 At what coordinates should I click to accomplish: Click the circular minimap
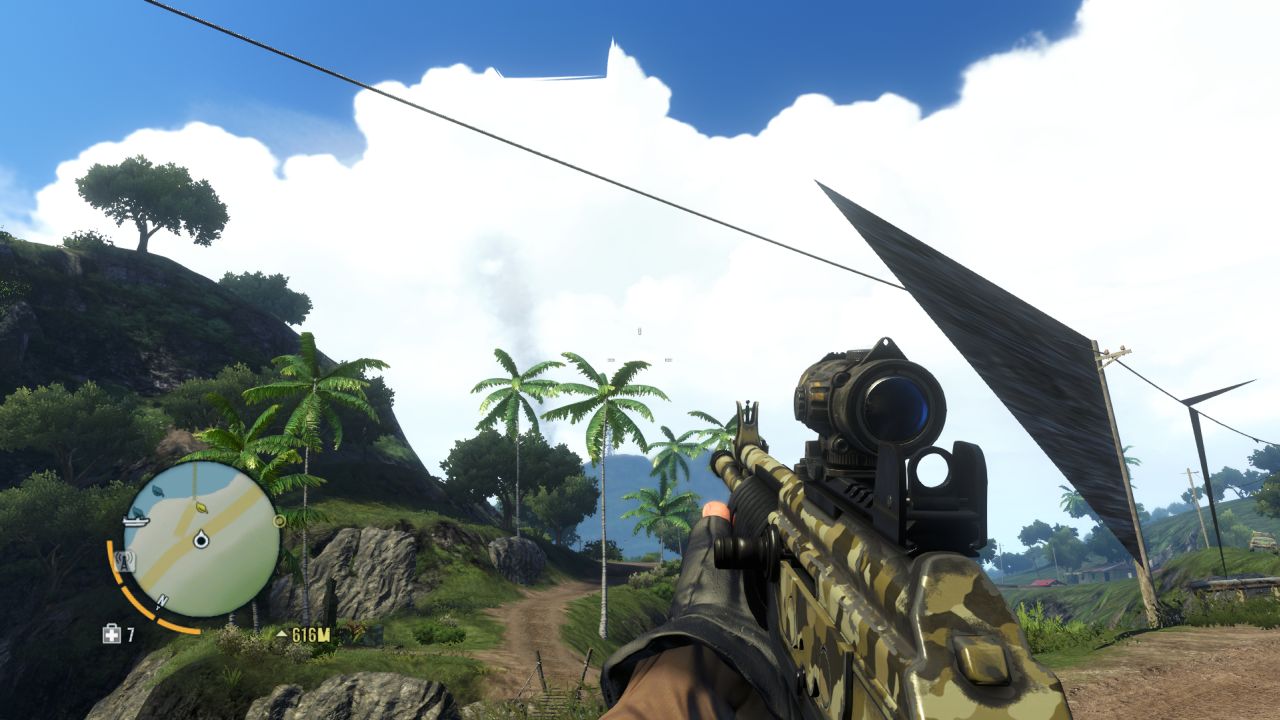201,541
